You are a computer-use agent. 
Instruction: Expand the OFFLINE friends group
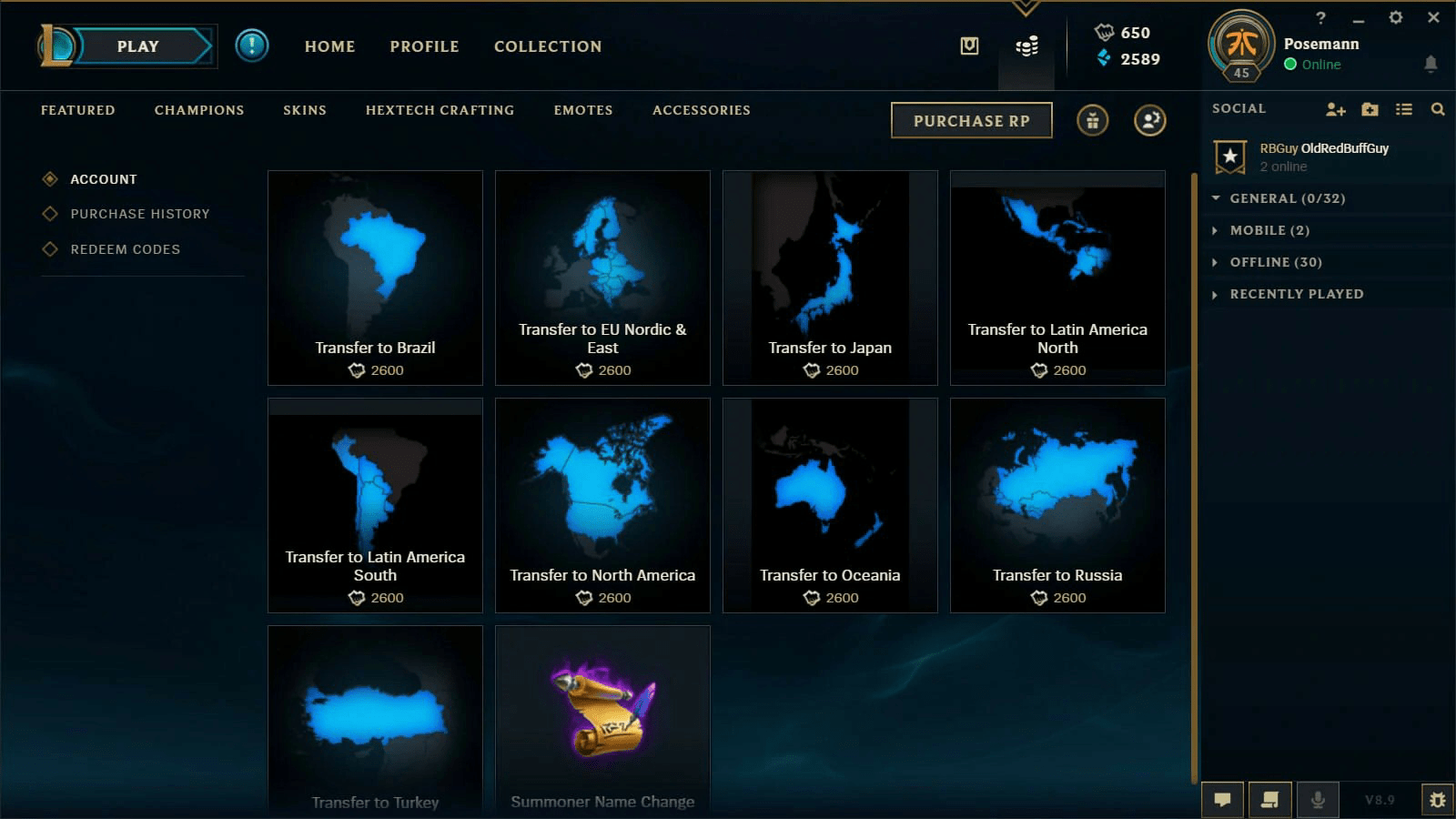point(1275,262)
